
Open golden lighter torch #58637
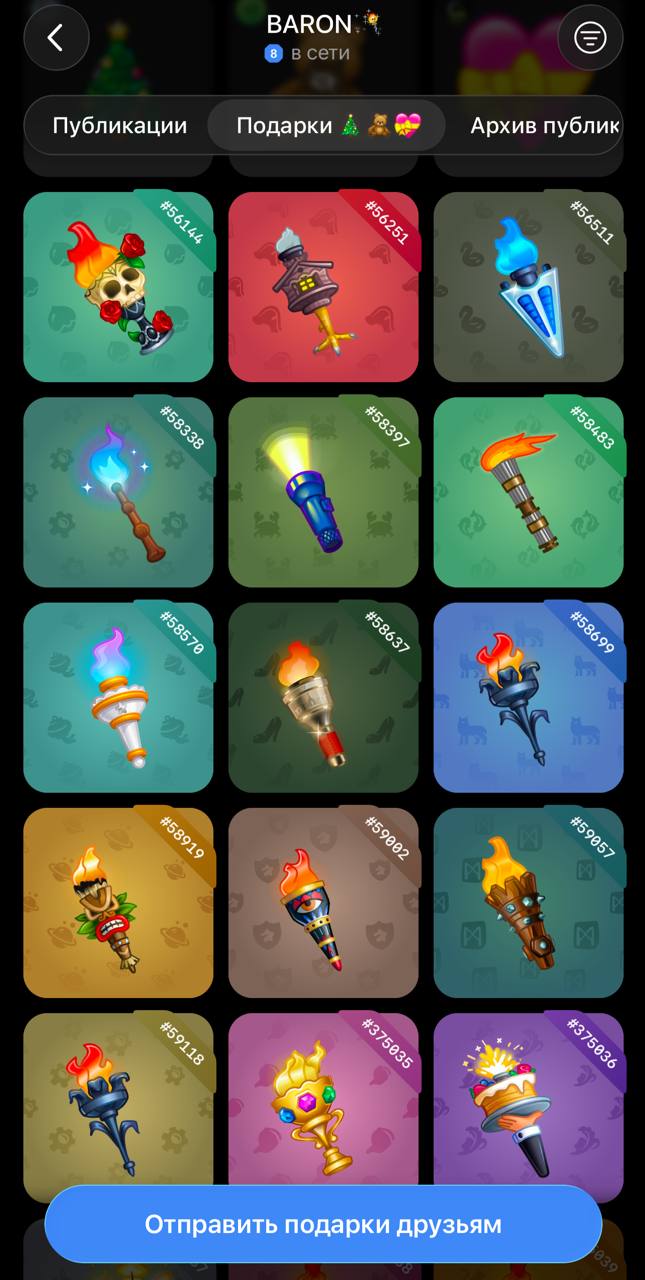point(323,697)
